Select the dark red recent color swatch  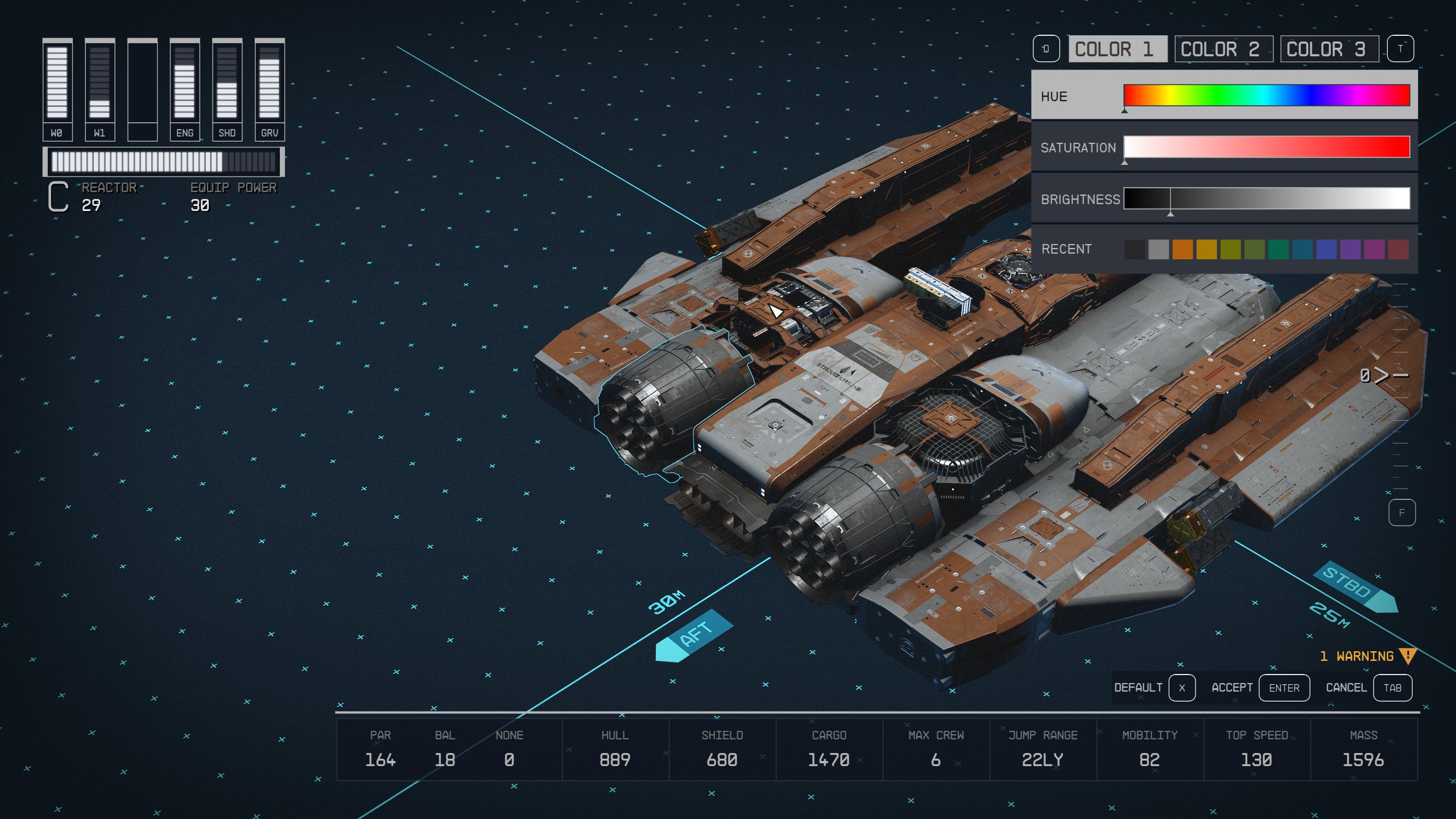tap(1398, 249)
